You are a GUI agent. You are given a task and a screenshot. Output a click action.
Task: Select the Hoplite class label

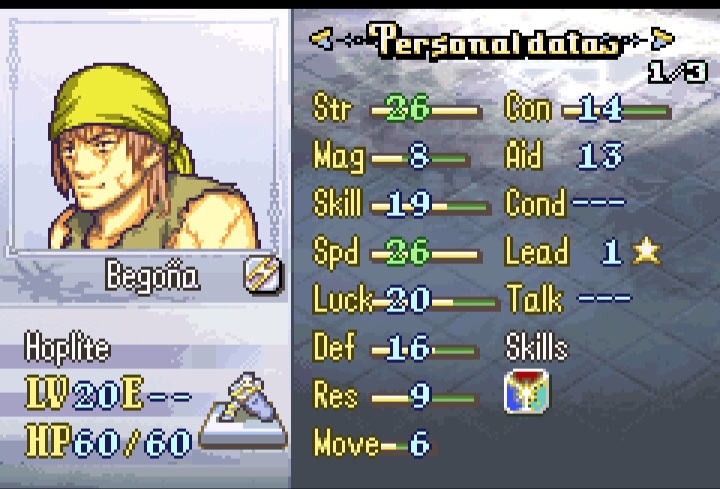pos(67,349)
